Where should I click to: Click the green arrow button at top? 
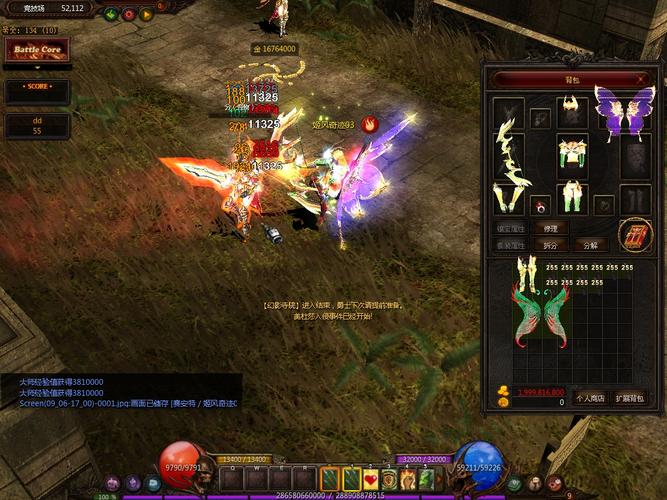(108, 14)
